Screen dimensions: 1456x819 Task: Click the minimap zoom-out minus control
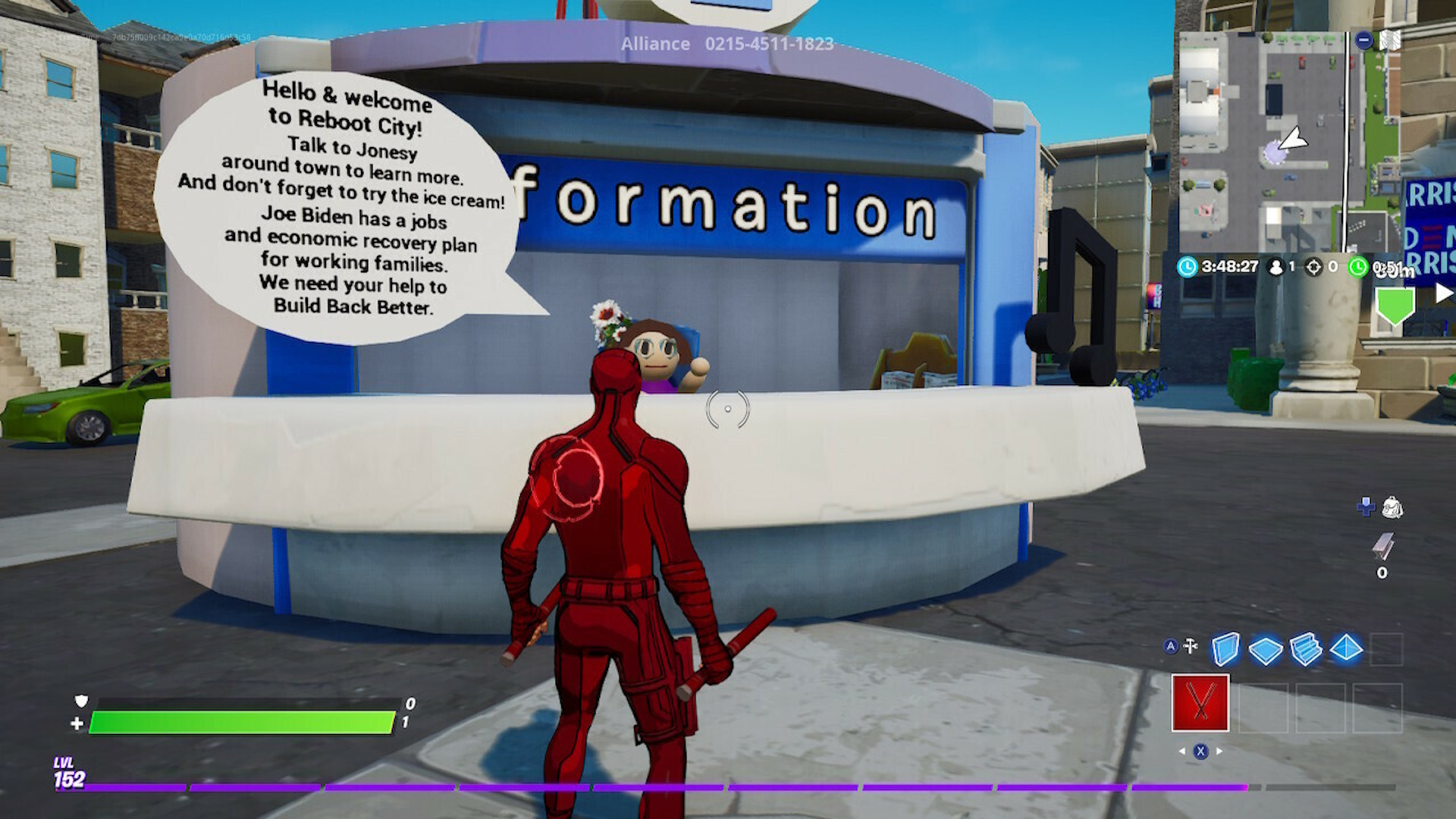click(x=1363, y=39)
